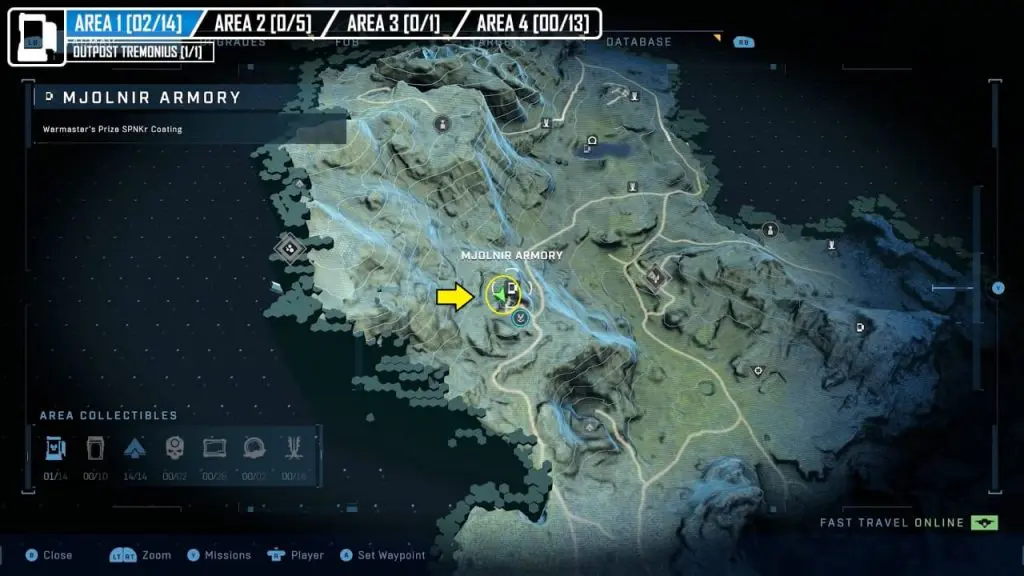
Task: Choose the Outpost Tremonius sub-tab
Action: coord(141,51)
